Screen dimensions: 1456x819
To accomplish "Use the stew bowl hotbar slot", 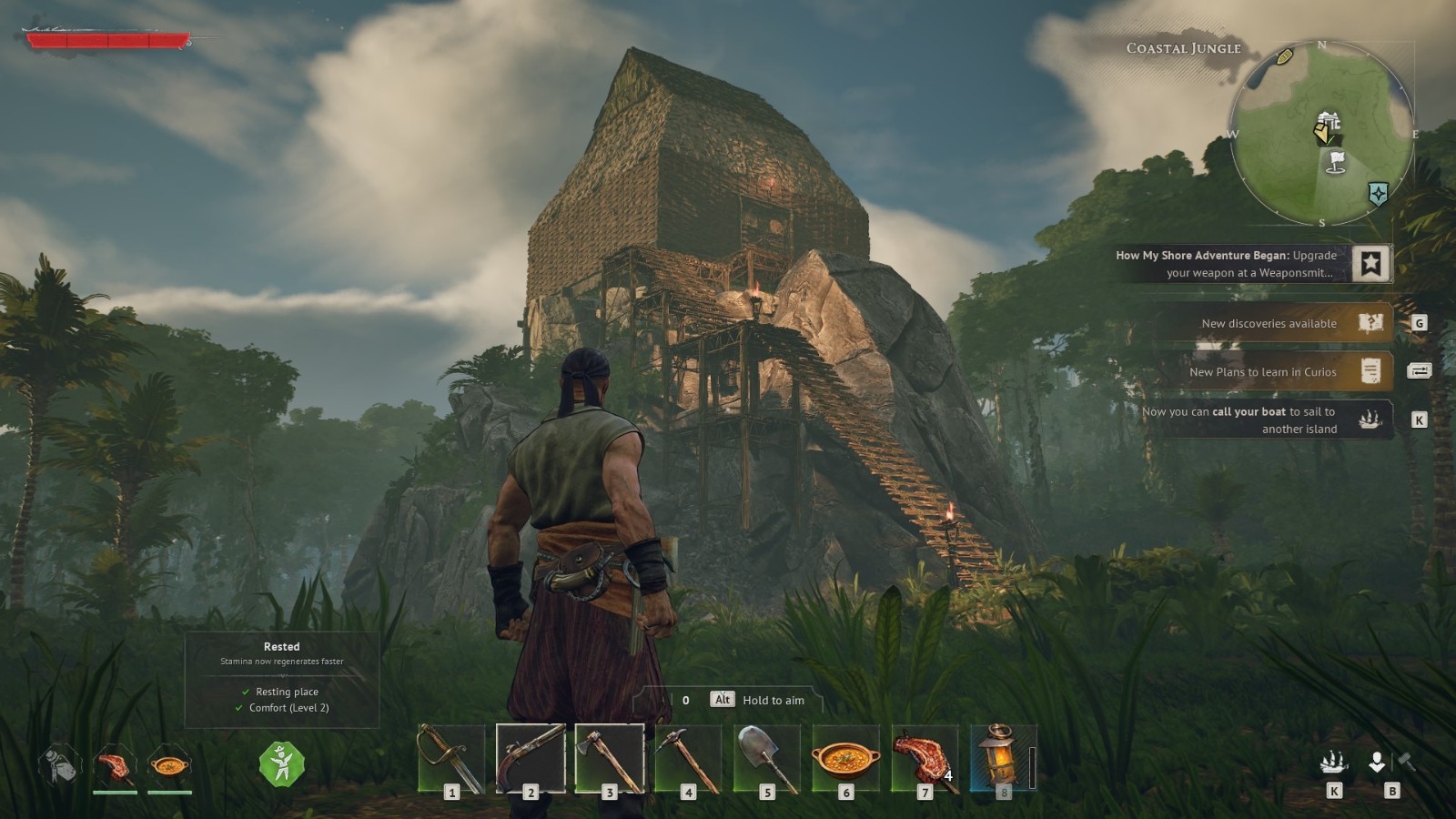I will pyautogui.click(x=846, y=758).
